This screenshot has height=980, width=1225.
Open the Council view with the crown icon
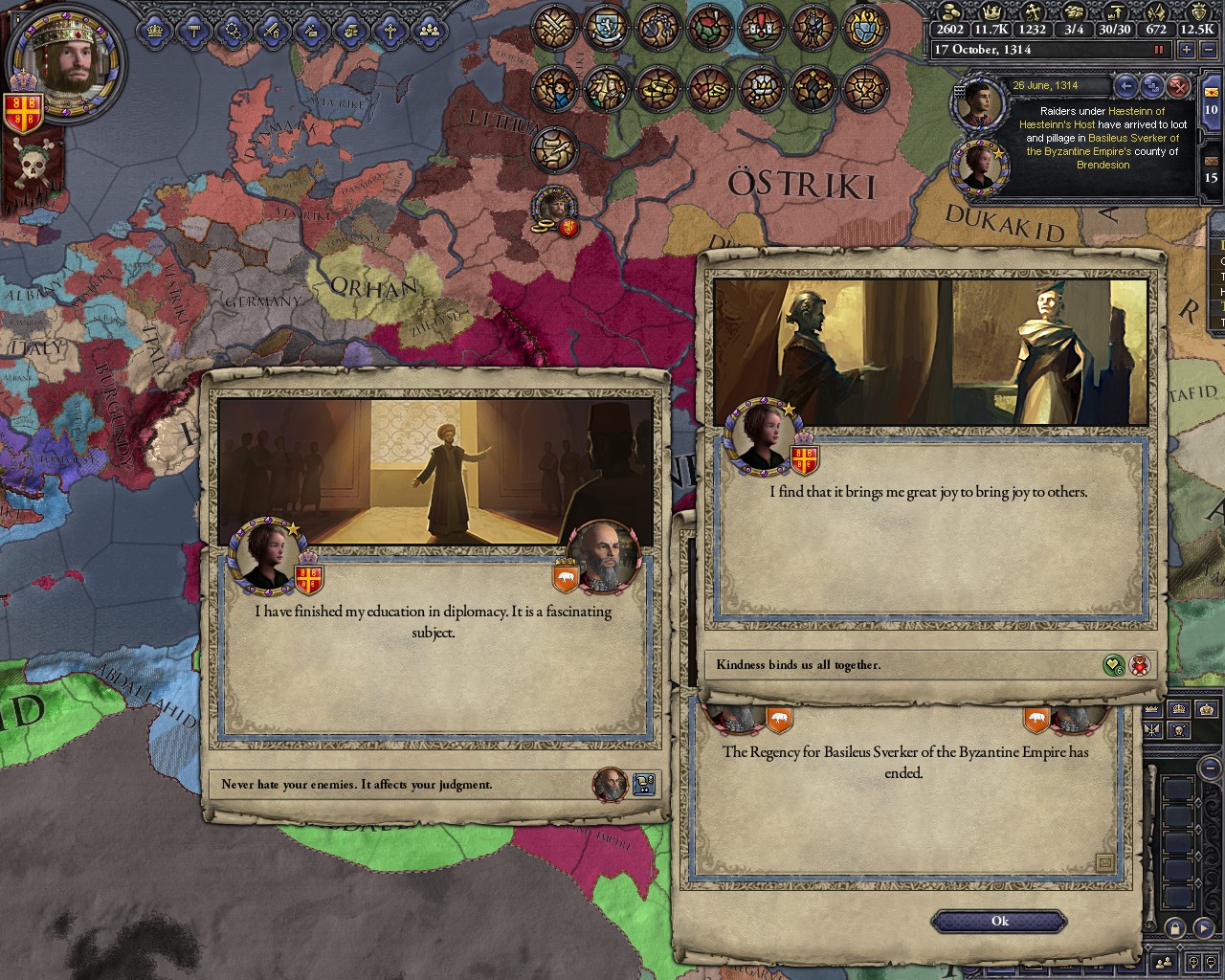tap(156, 29)
